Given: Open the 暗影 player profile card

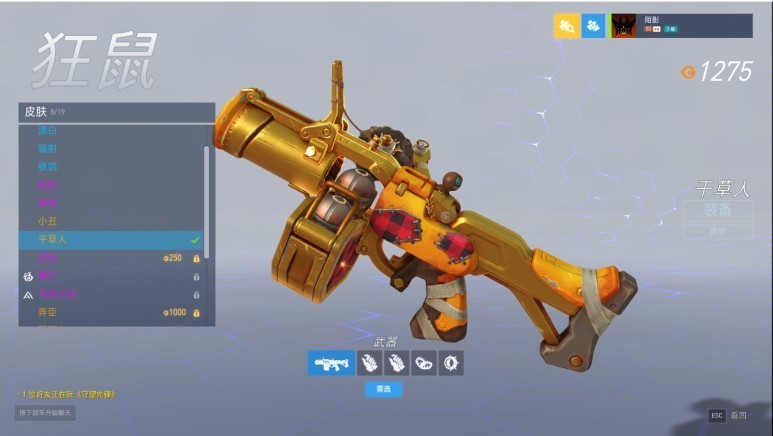Looking at the screenshot, I should tap(680, 26).
